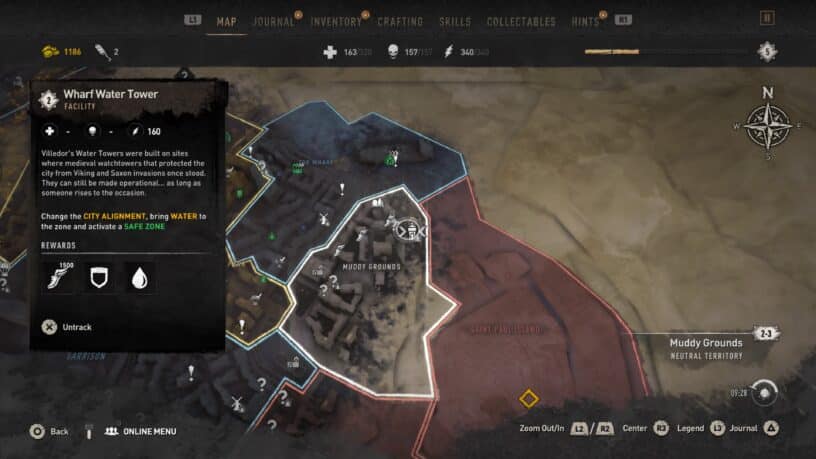
Task: Open the Collectables tab
Action: (520, 21)
